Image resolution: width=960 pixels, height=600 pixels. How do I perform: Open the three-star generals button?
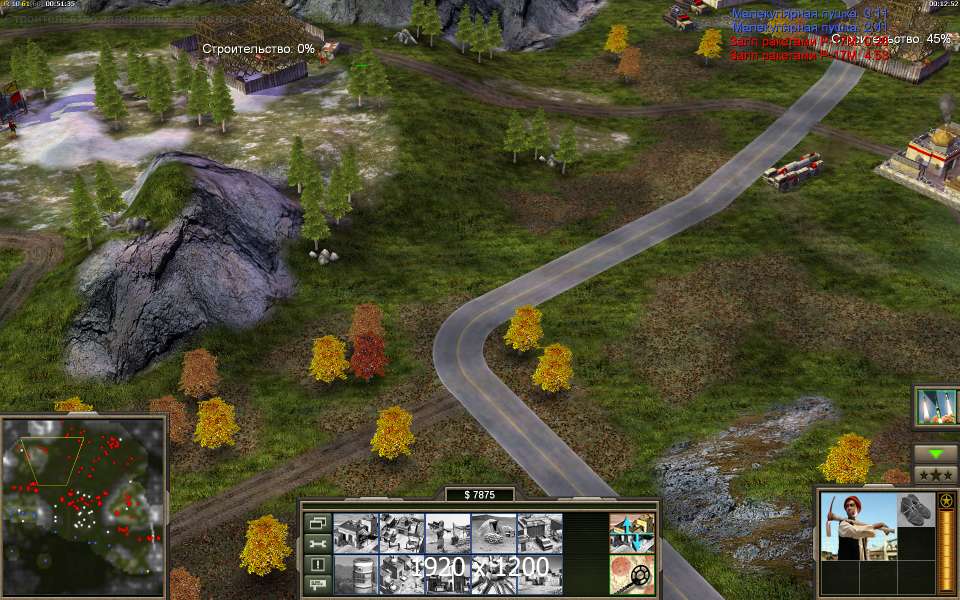click(936, 474)
